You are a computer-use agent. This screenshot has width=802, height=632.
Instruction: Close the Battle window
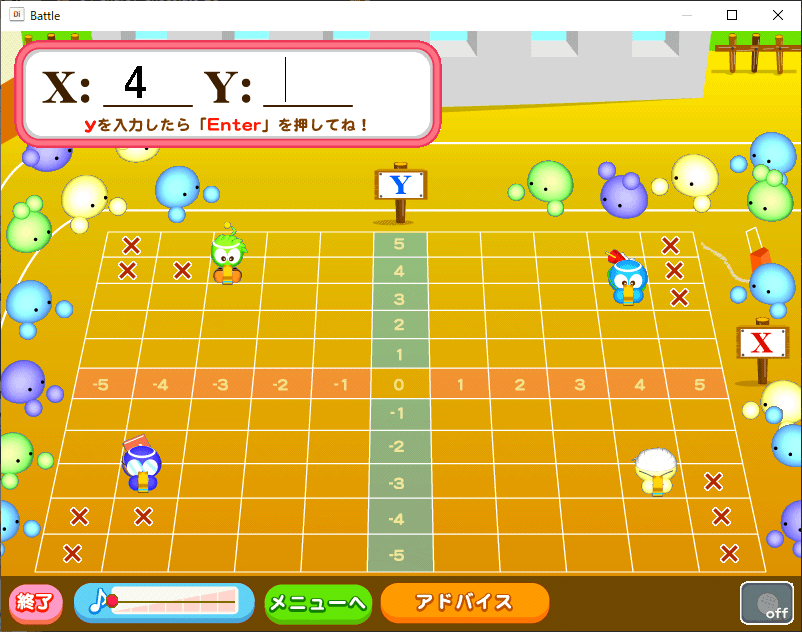(x=778, y=15)
